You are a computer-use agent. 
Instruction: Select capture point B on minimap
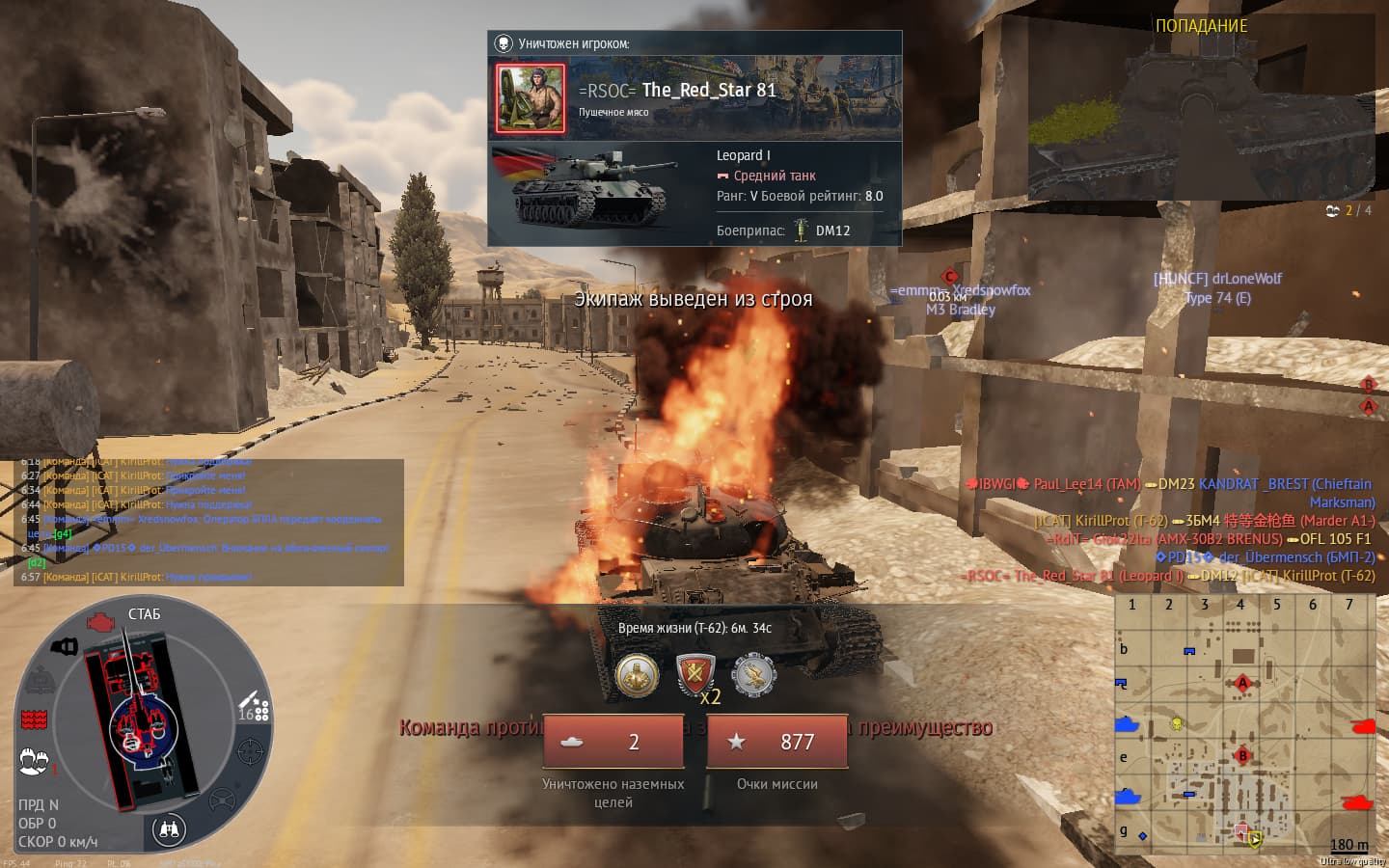click(x=1242, y=755)
